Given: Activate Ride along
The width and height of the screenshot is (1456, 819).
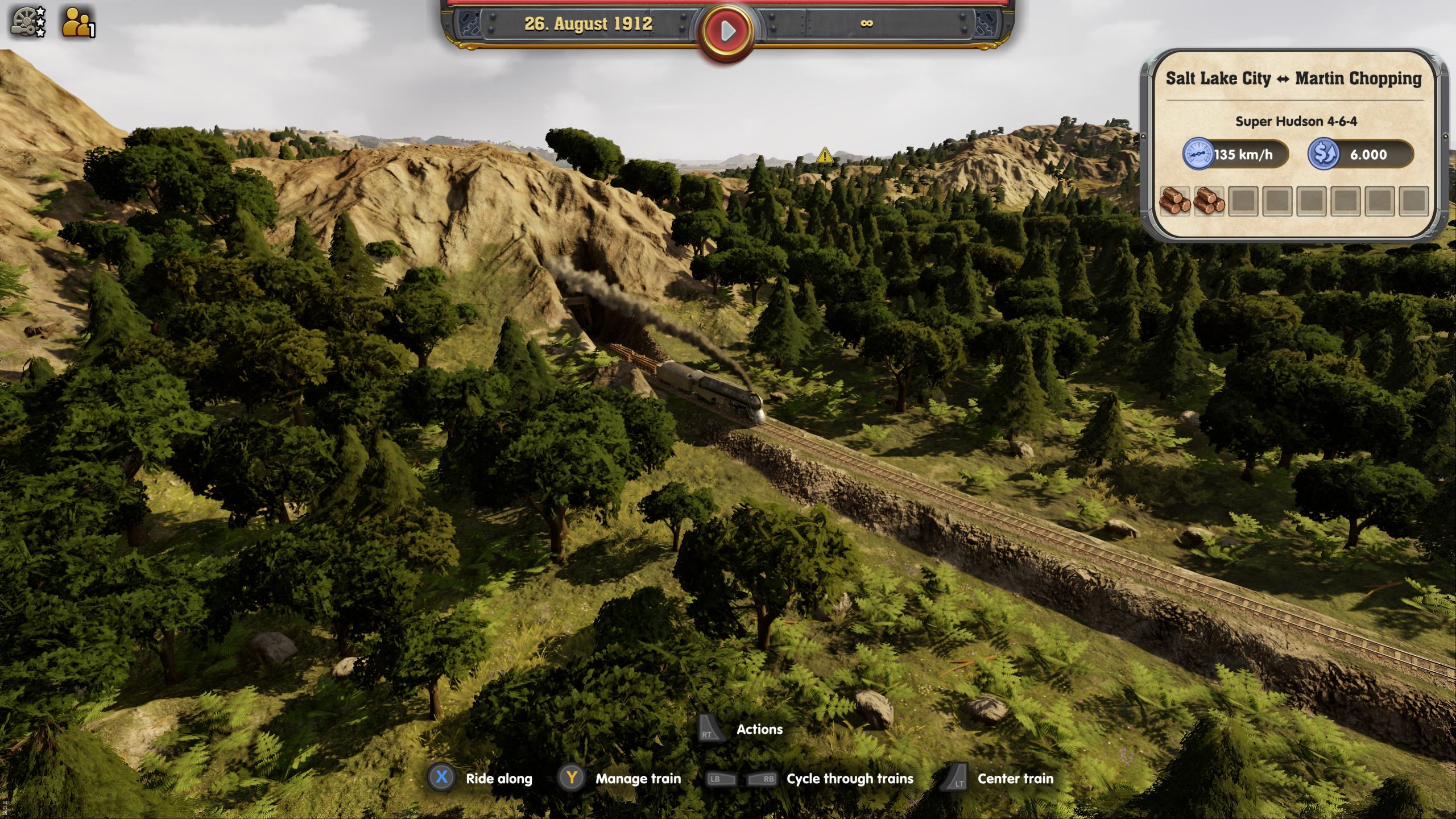Looking at the screenshot, I should click(441, 778).
